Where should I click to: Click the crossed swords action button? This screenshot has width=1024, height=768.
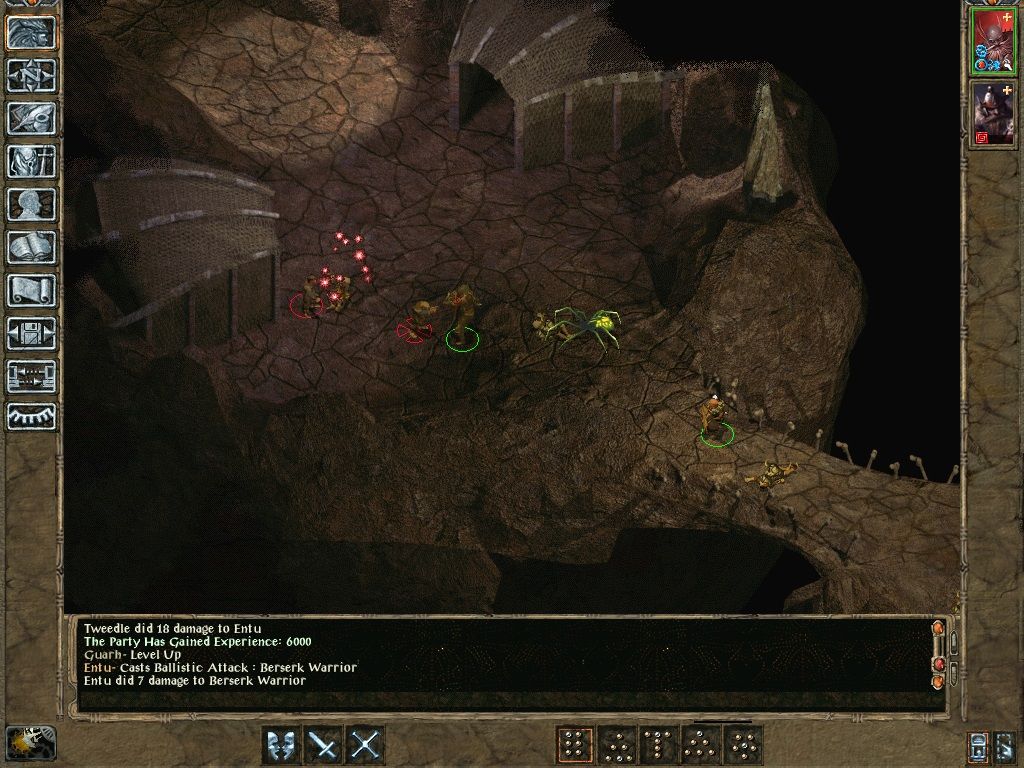coord(366,745)
